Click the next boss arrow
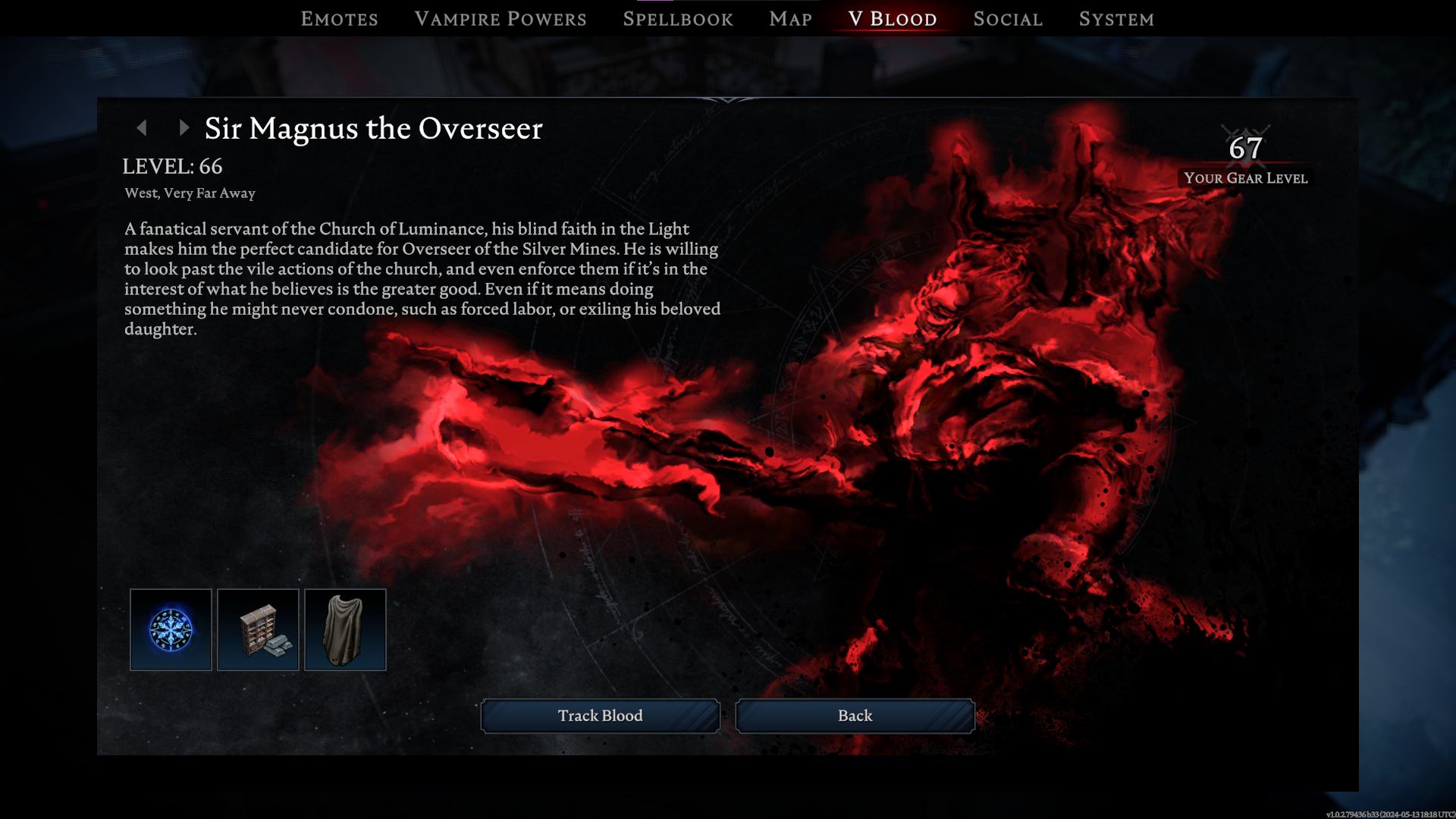 [x=183, y=128]
